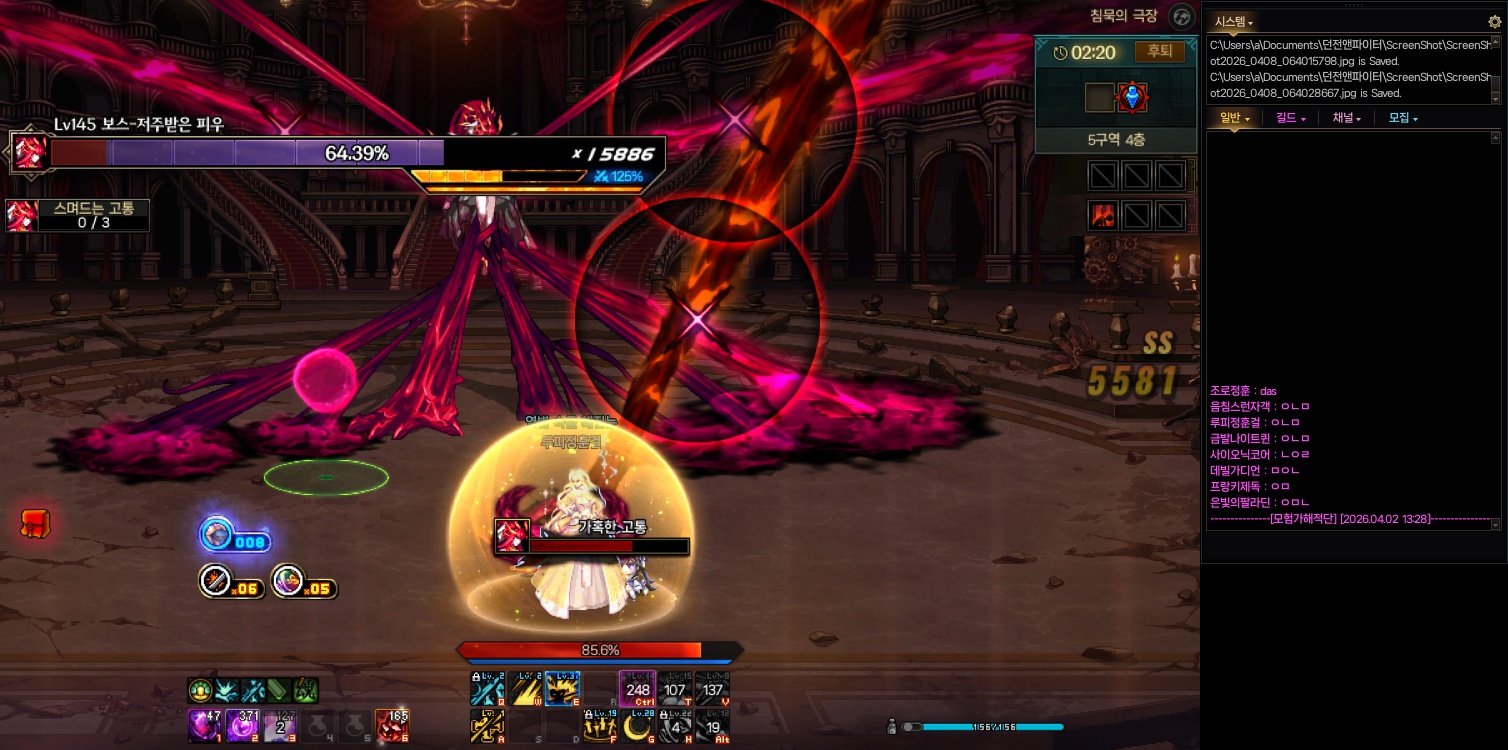Select the purple skill showing 248 cooldown
The width and height of the screenshot is (1508, 750).
637,688
